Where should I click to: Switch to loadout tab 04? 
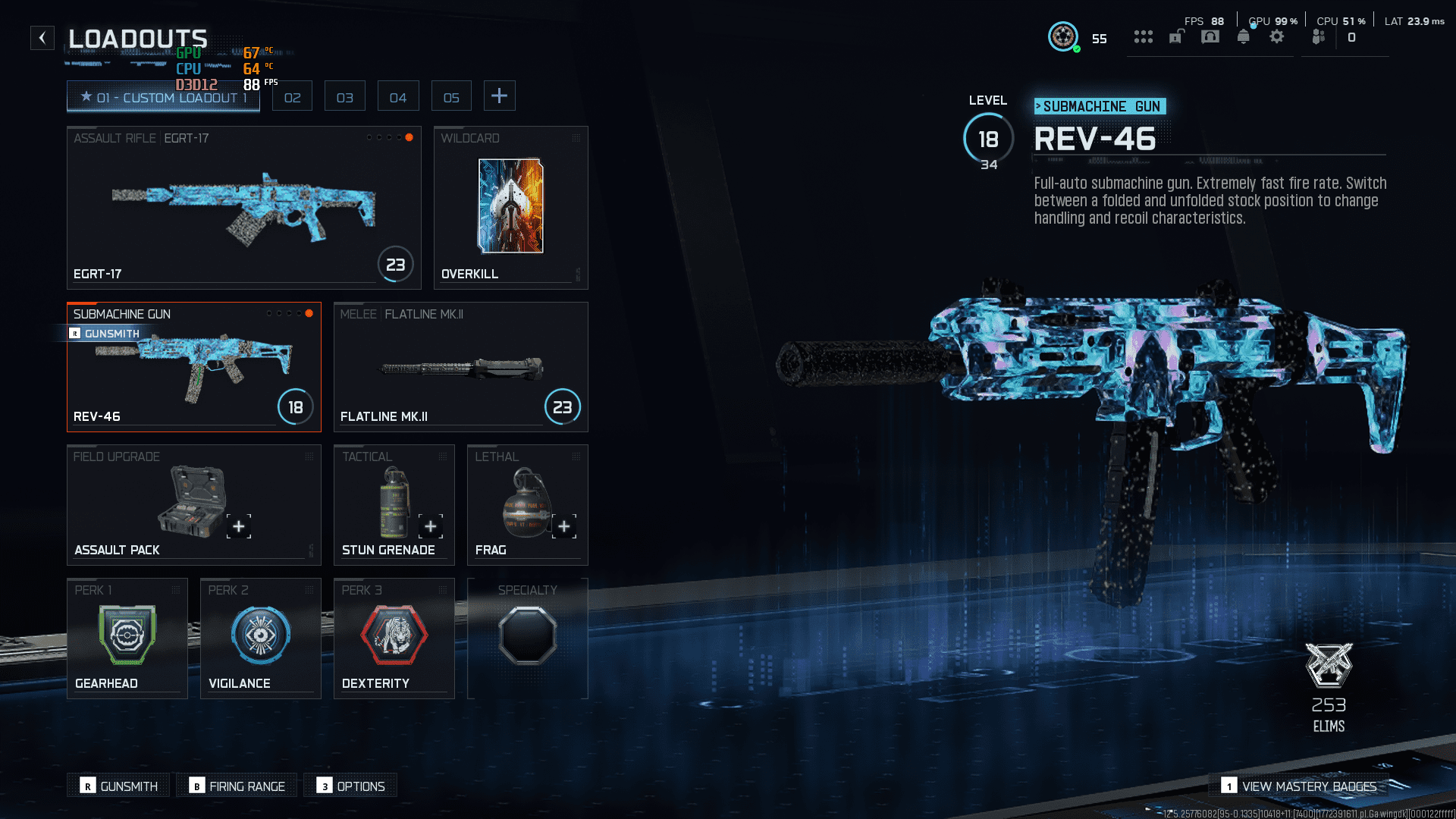coord(398,97)
